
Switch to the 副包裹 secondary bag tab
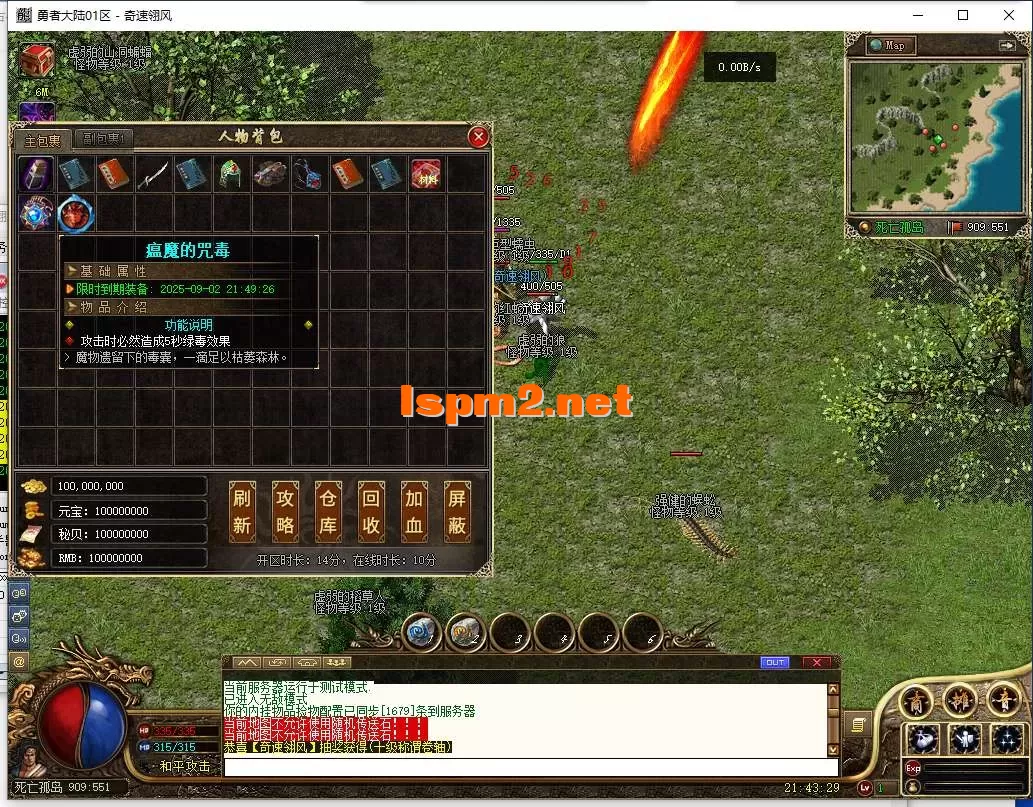103,140
